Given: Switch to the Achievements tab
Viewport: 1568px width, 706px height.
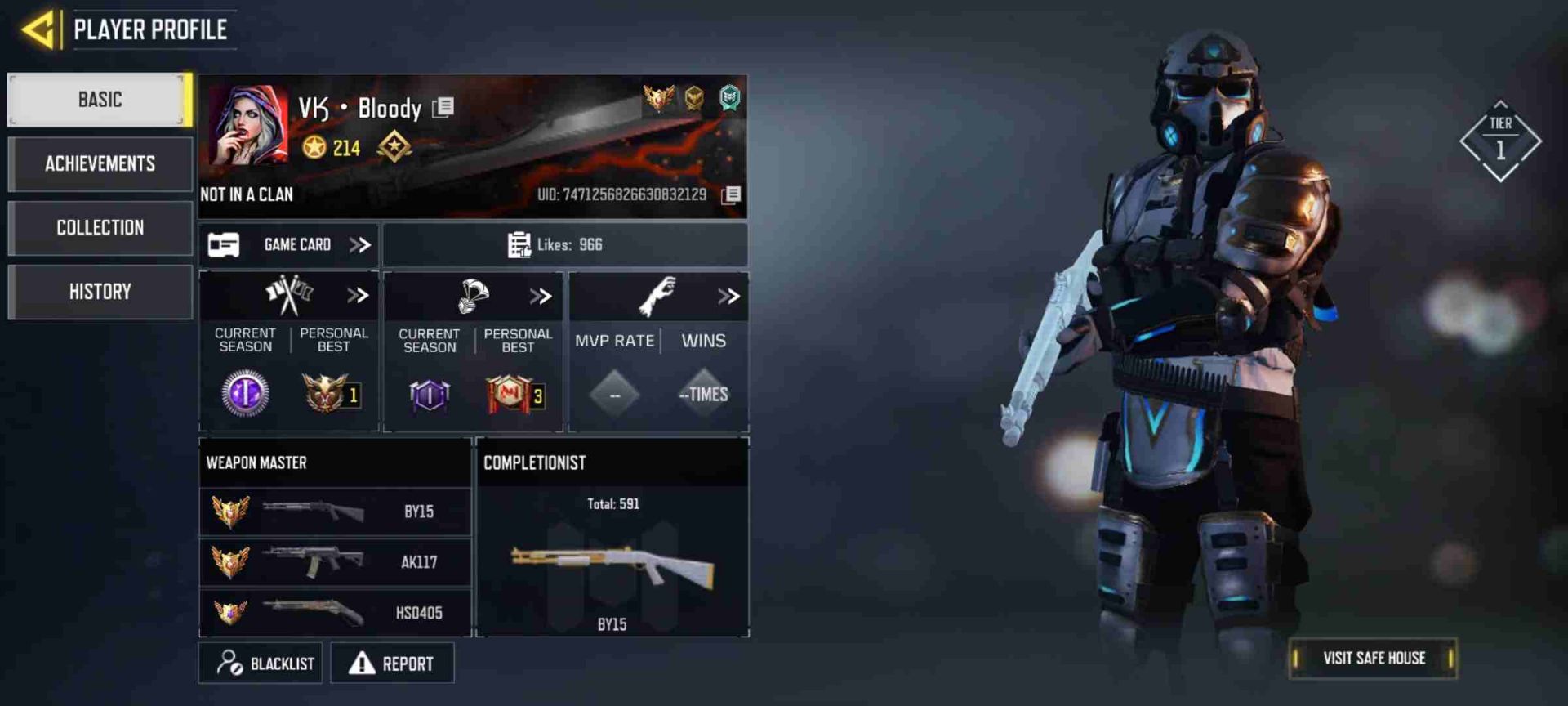Looking at the screenshot, I should pos(100,164).
